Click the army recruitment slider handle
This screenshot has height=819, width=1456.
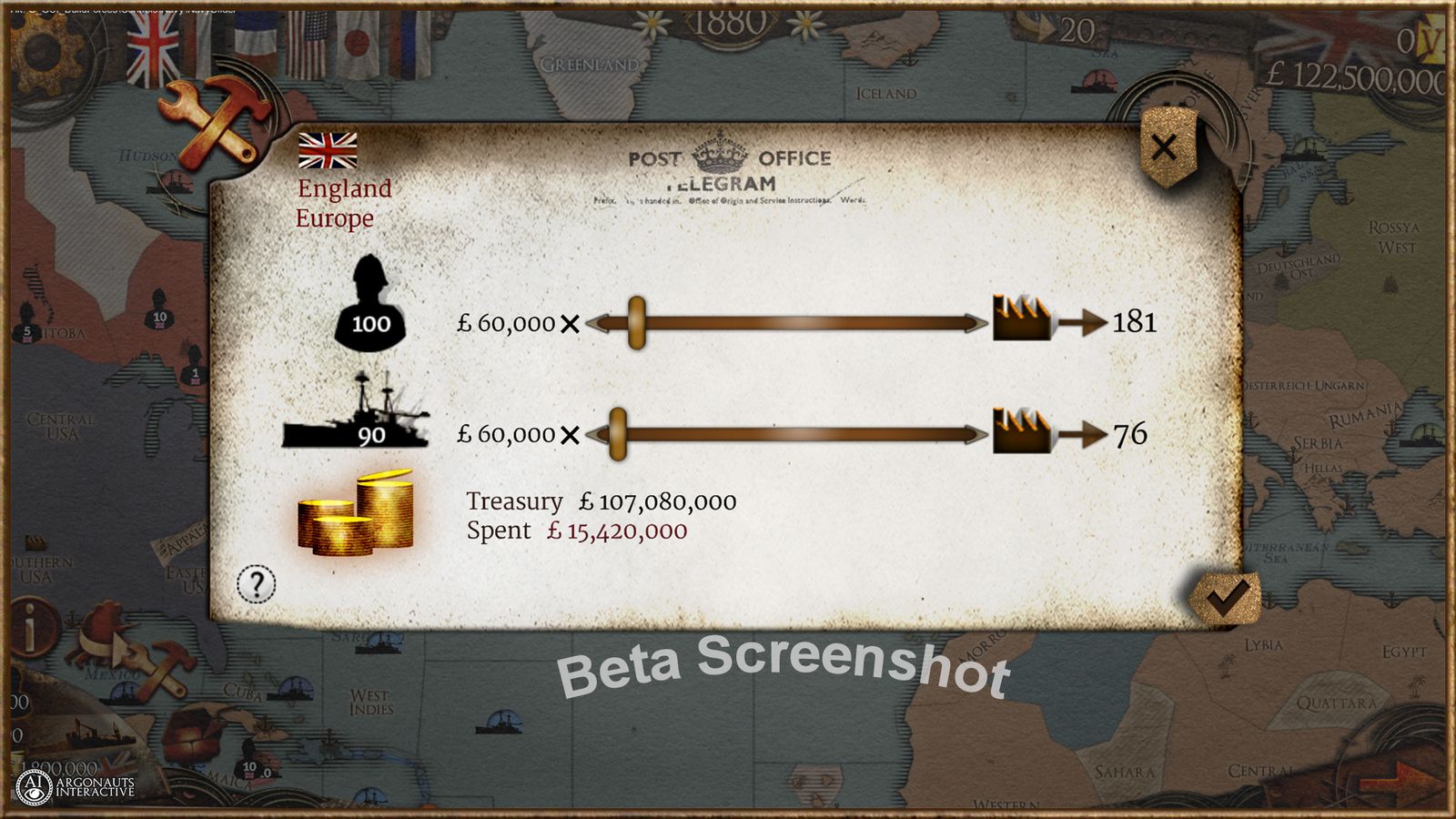(638, 321)
